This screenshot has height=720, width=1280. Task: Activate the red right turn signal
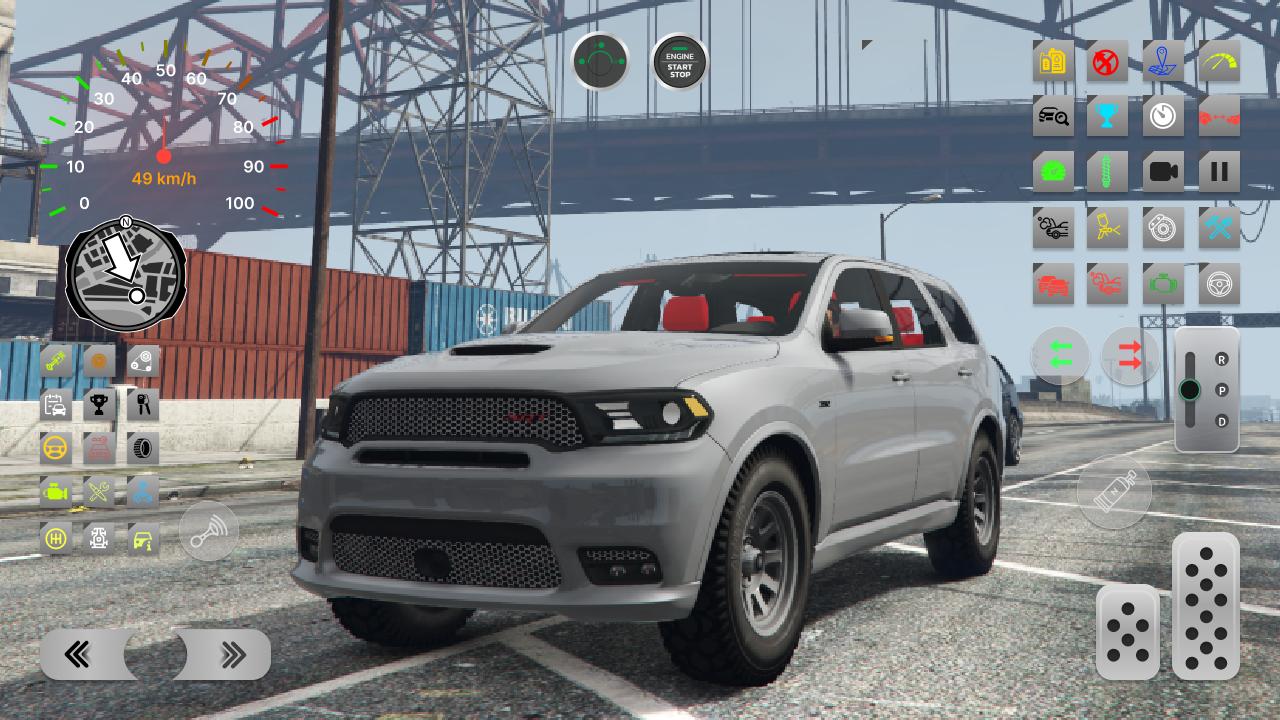(1130, 355)
